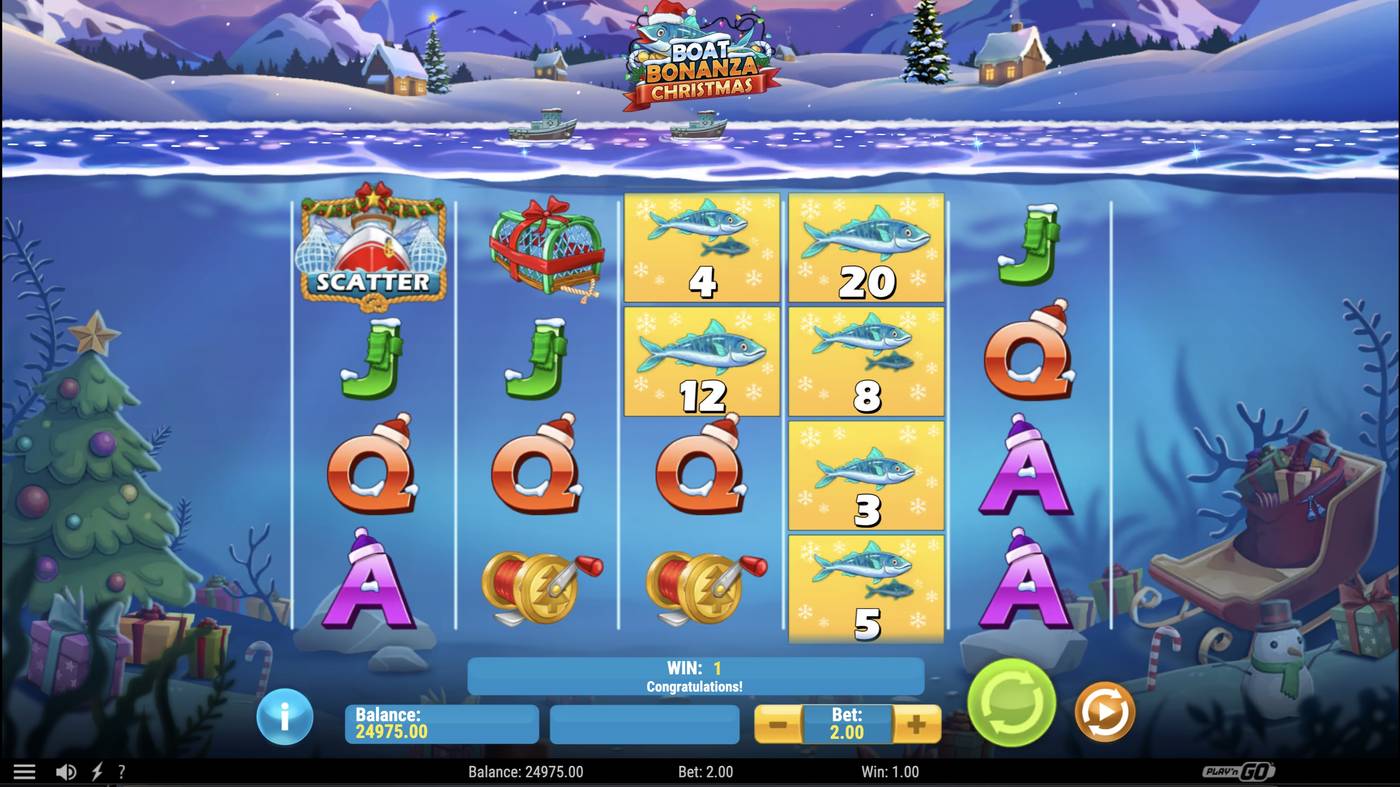Screen dimensions: 1400x787
Task: Start autoplay with the orange button
Action: (1104, 712)
